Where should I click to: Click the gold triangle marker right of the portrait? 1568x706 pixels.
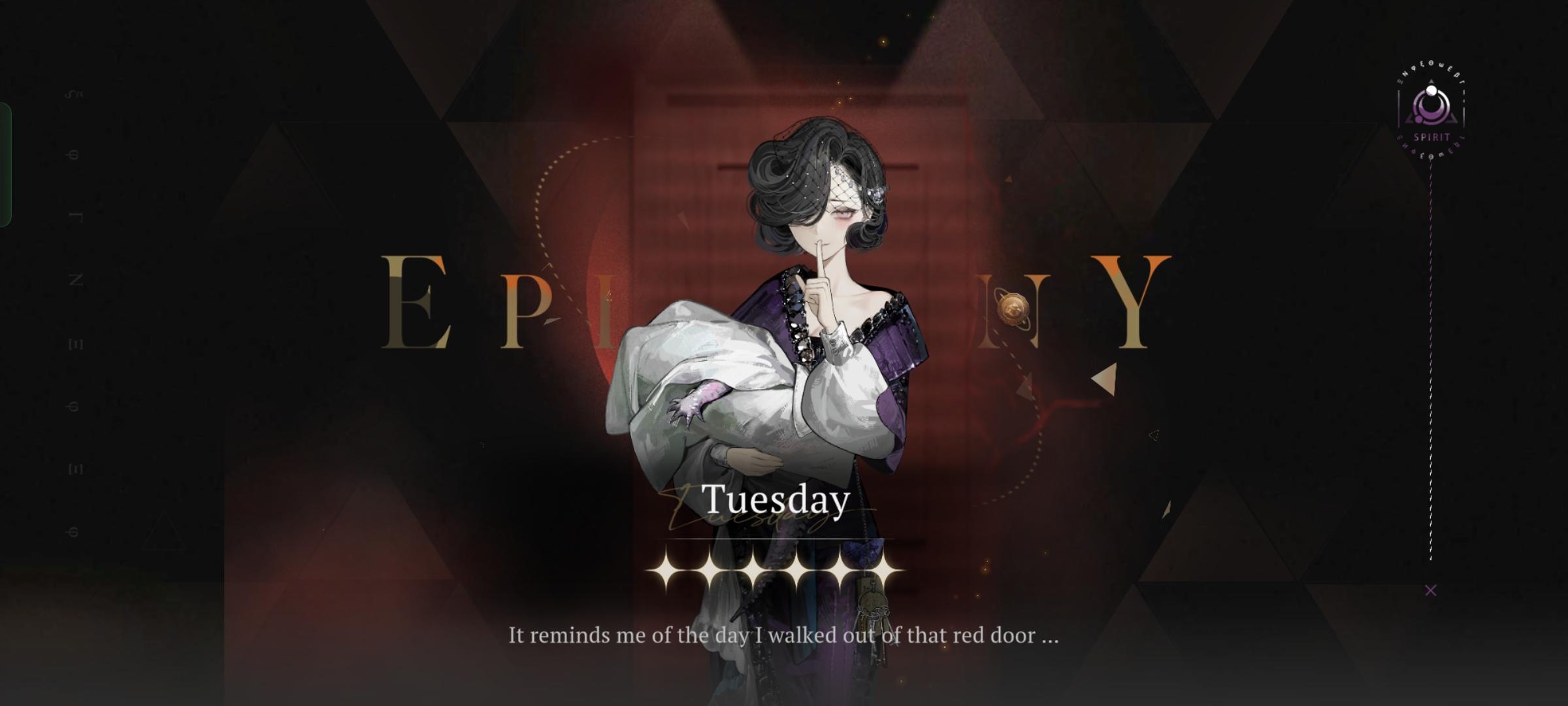(x=1103, y=378)
